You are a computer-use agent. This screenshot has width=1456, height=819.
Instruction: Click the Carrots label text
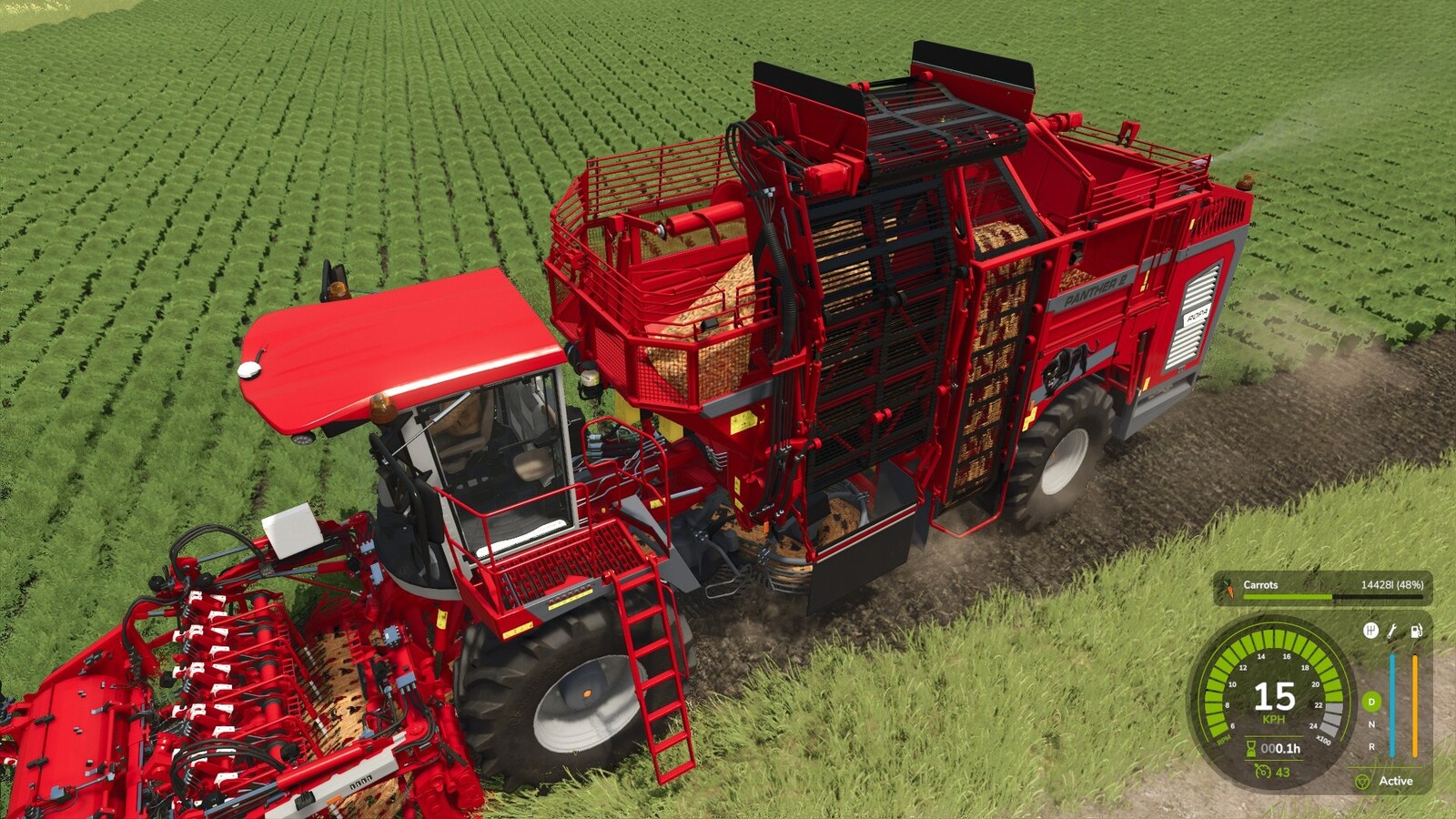1261,584
